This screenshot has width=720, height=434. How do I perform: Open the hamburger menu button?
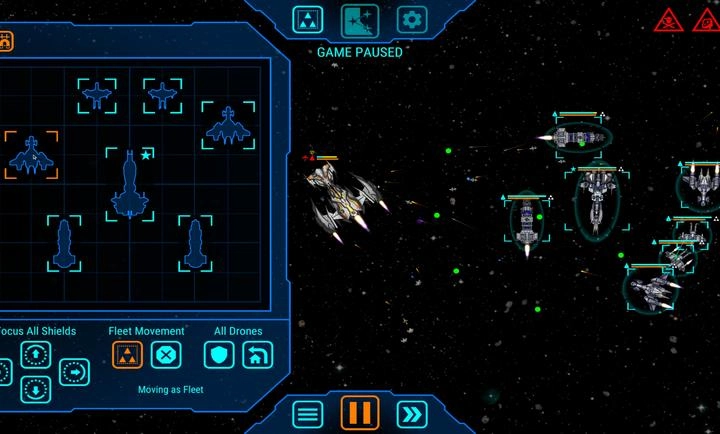[x=308, y=413]
